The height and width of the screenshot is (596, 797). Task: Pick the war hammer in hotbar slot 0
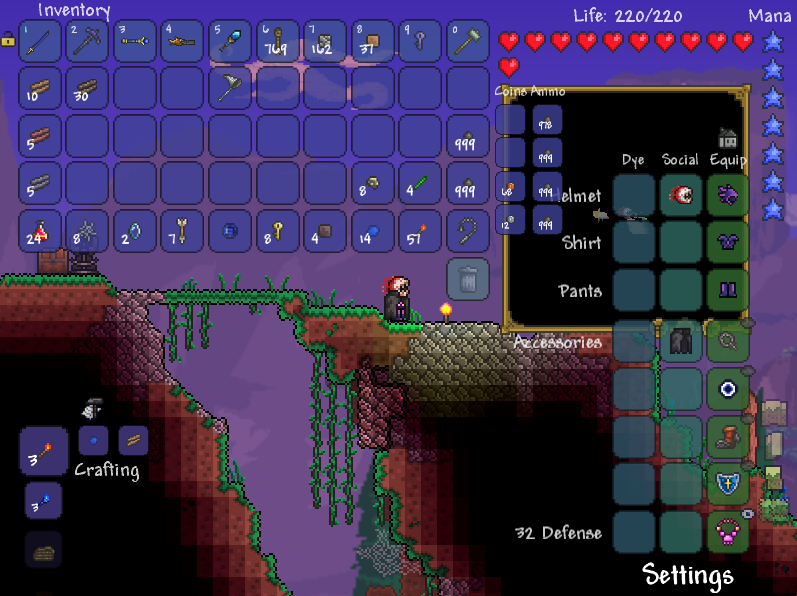[x=467, y=42]
